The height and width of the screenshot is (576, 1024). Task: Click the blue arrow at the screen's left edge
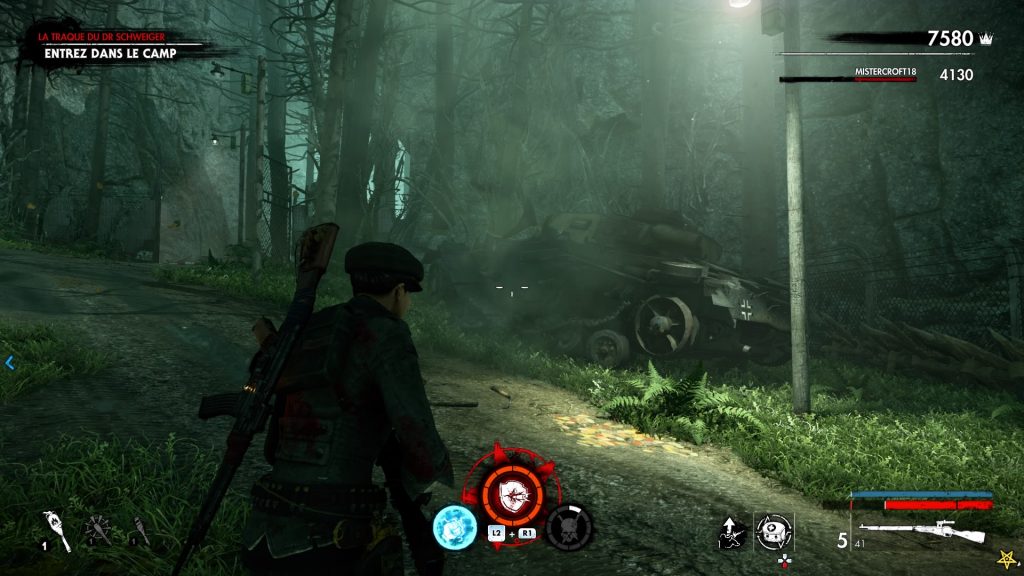point(10,363)
